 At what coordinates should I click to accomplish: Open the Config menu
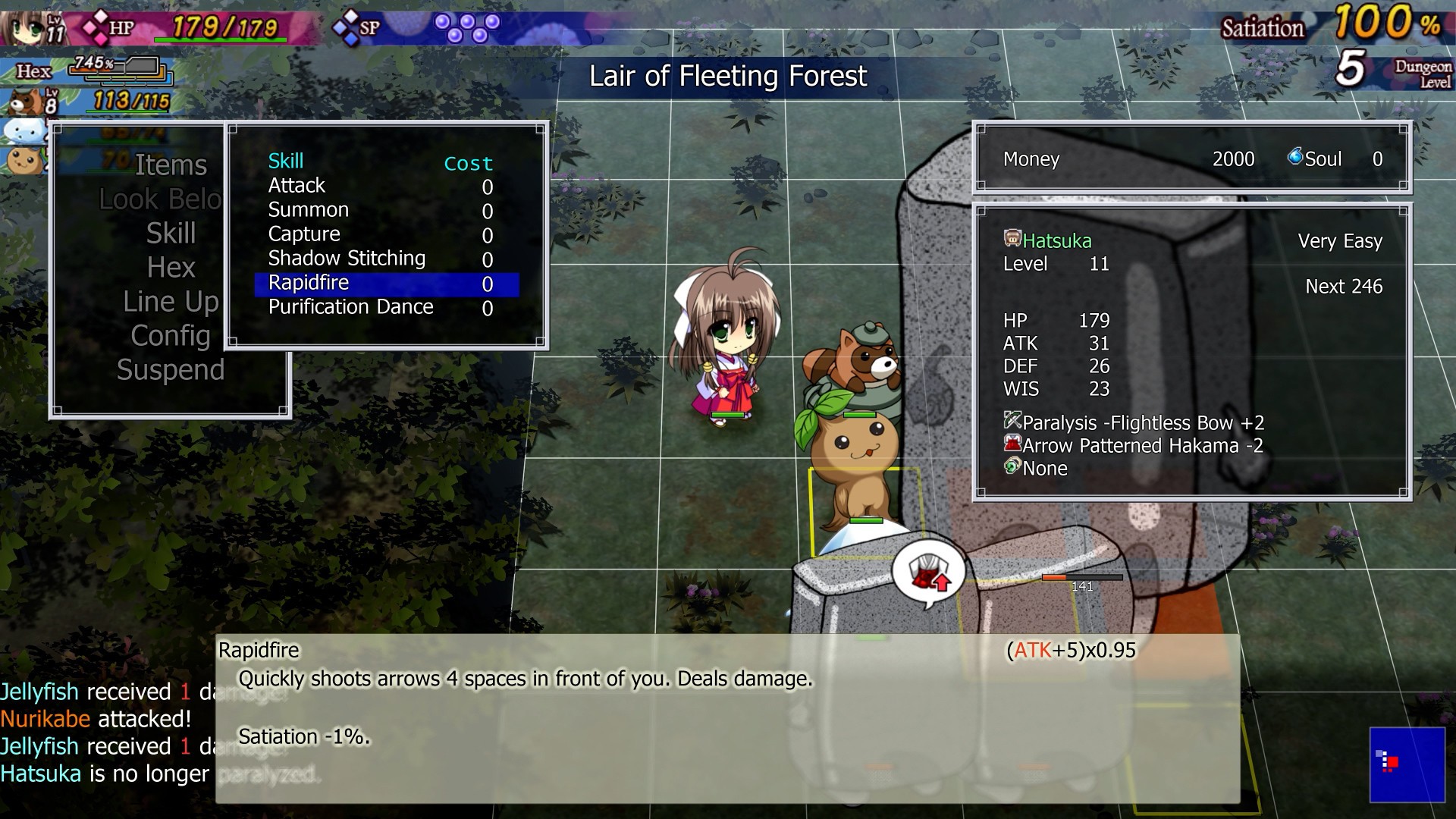[171, 336]
